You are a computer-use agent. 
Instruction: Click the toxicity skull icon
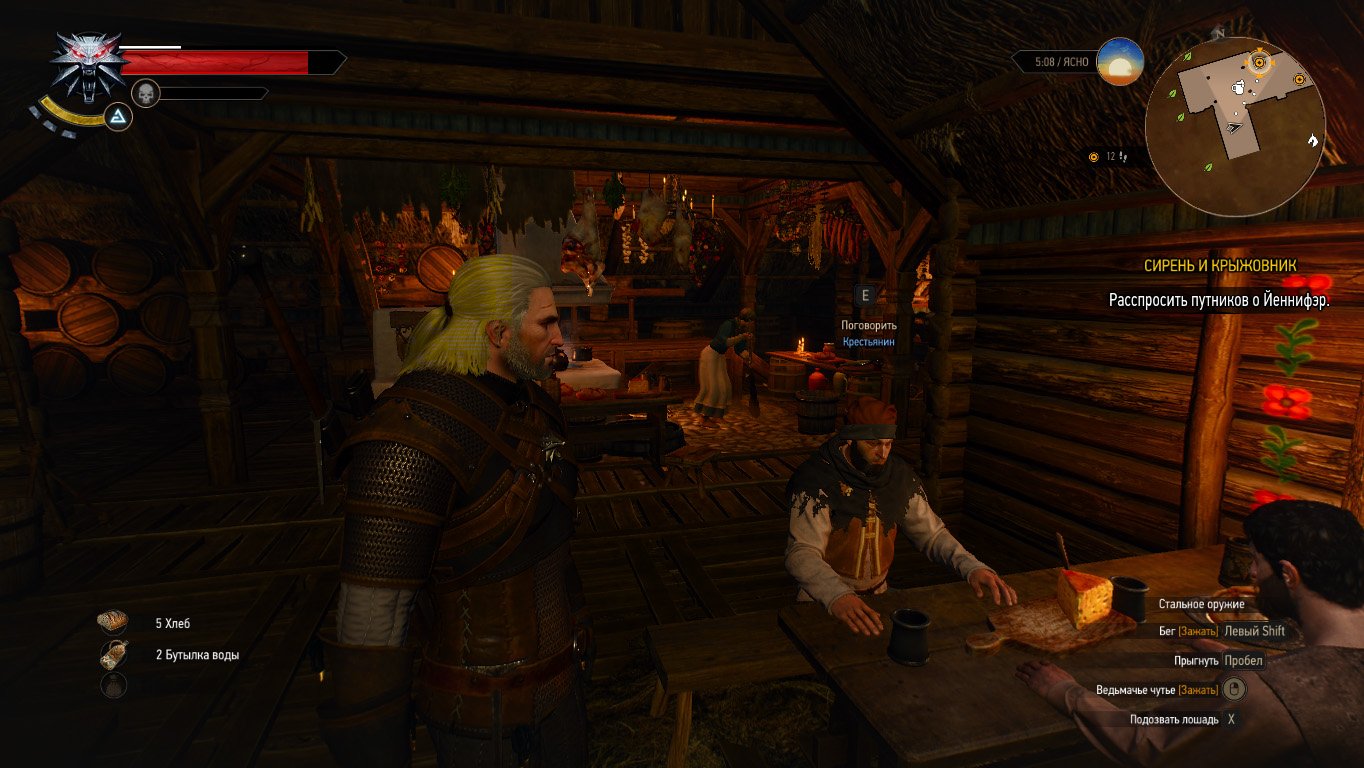(147, 91)
